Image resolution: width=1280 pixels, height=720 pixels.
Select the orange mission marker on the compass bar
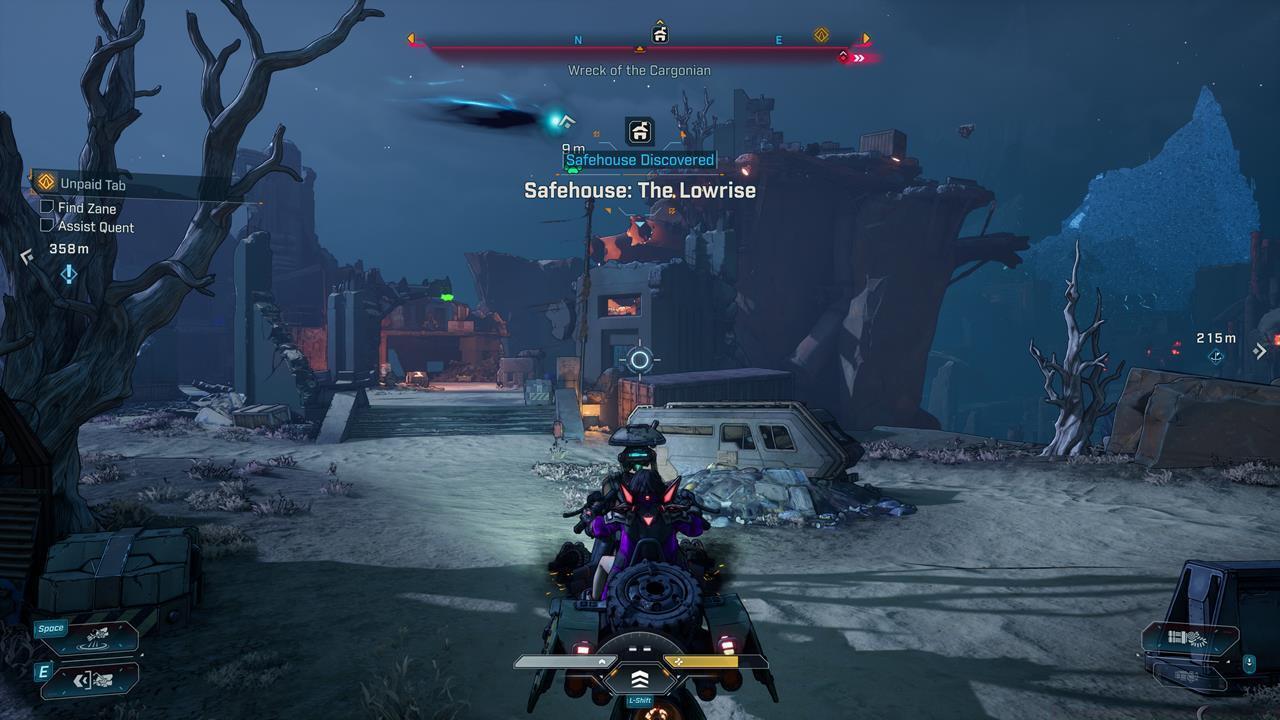pos(822,34)
